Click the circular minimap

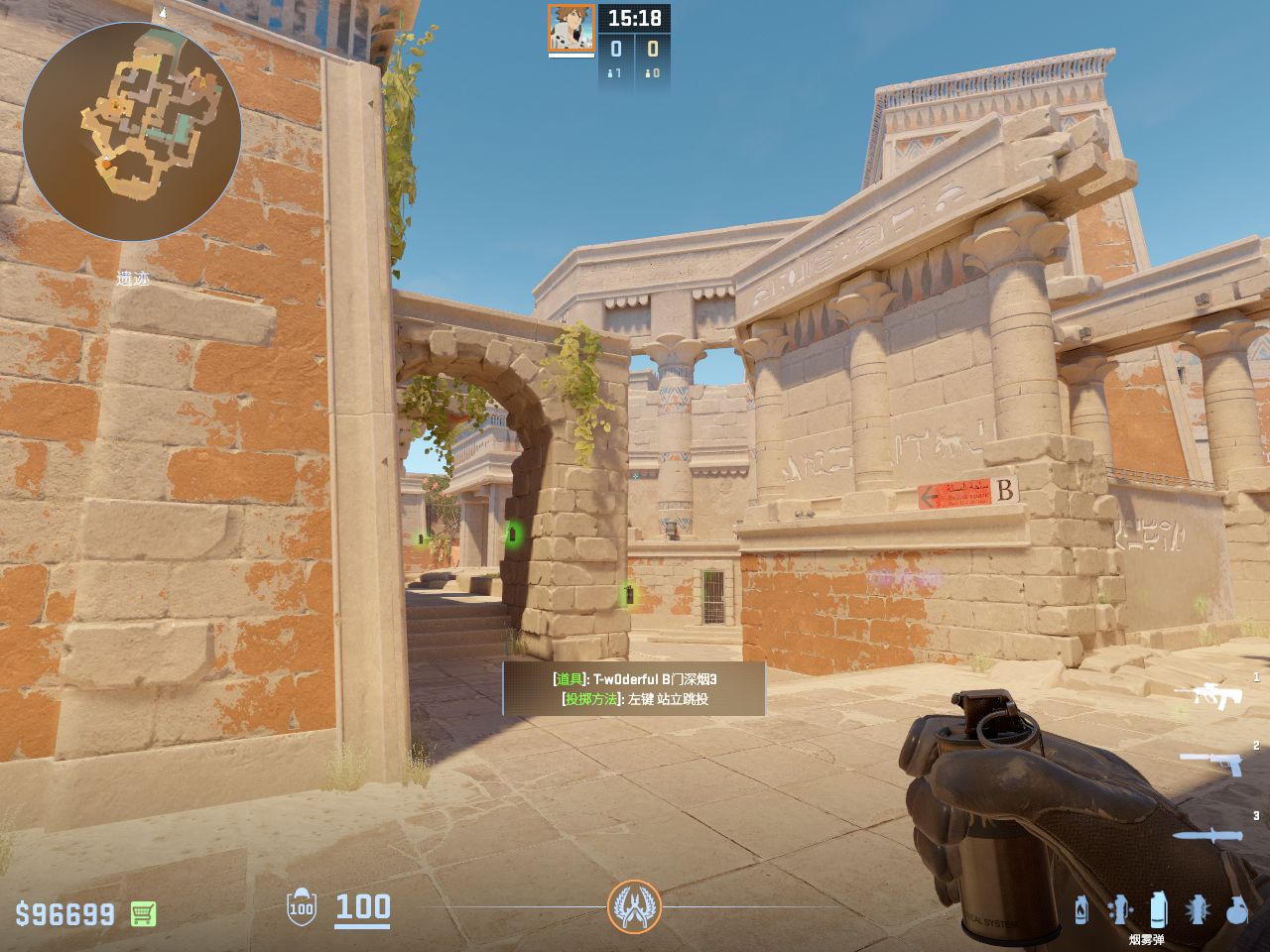point(132,132)
